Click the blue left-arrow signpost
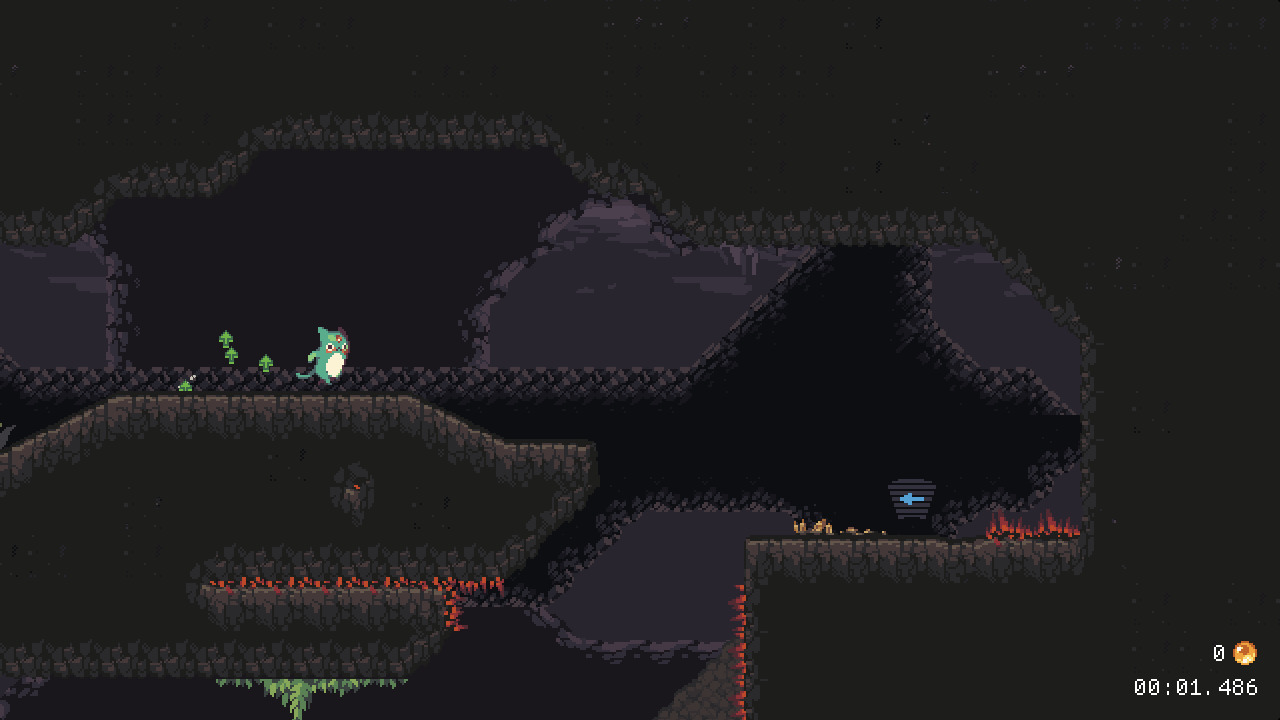This screenshot has height=720, width=1280. coord(909,497)
